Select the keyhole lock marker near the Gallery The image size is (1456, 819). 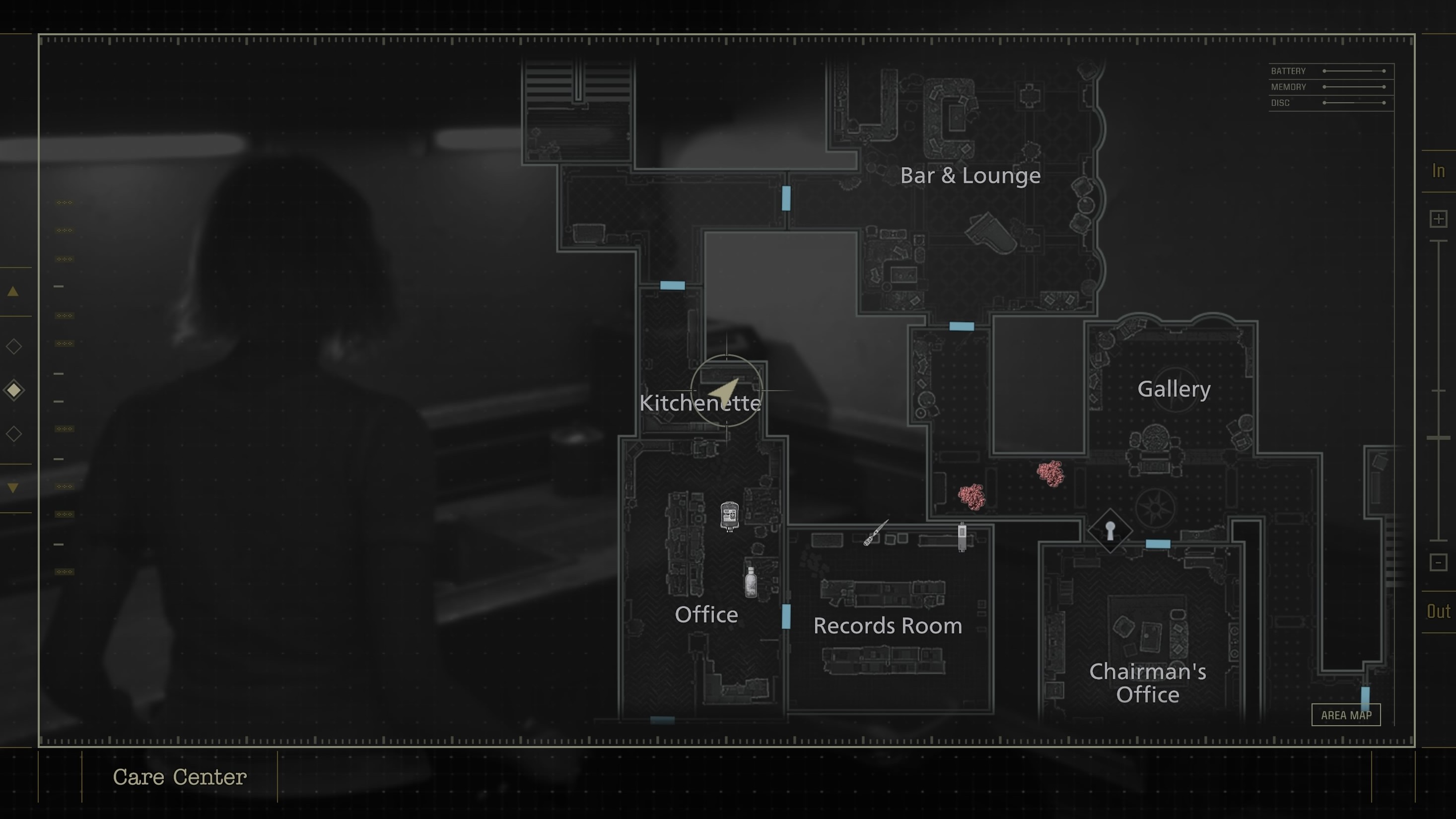pyautogui.click(x=1110, y=530)
